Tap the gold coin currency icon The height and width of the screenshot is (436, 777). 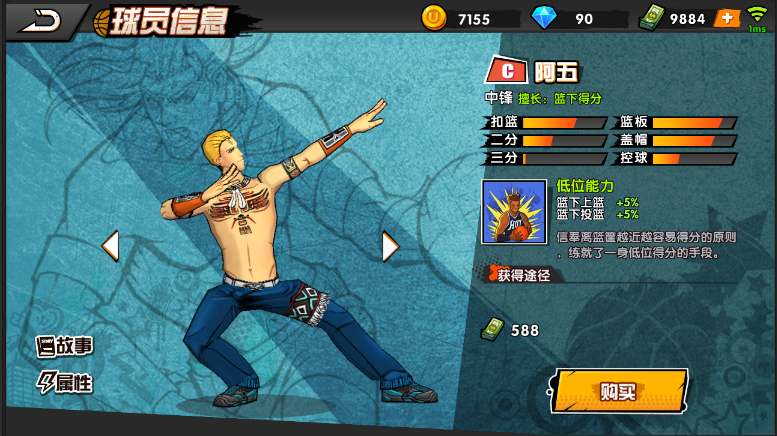433,17
